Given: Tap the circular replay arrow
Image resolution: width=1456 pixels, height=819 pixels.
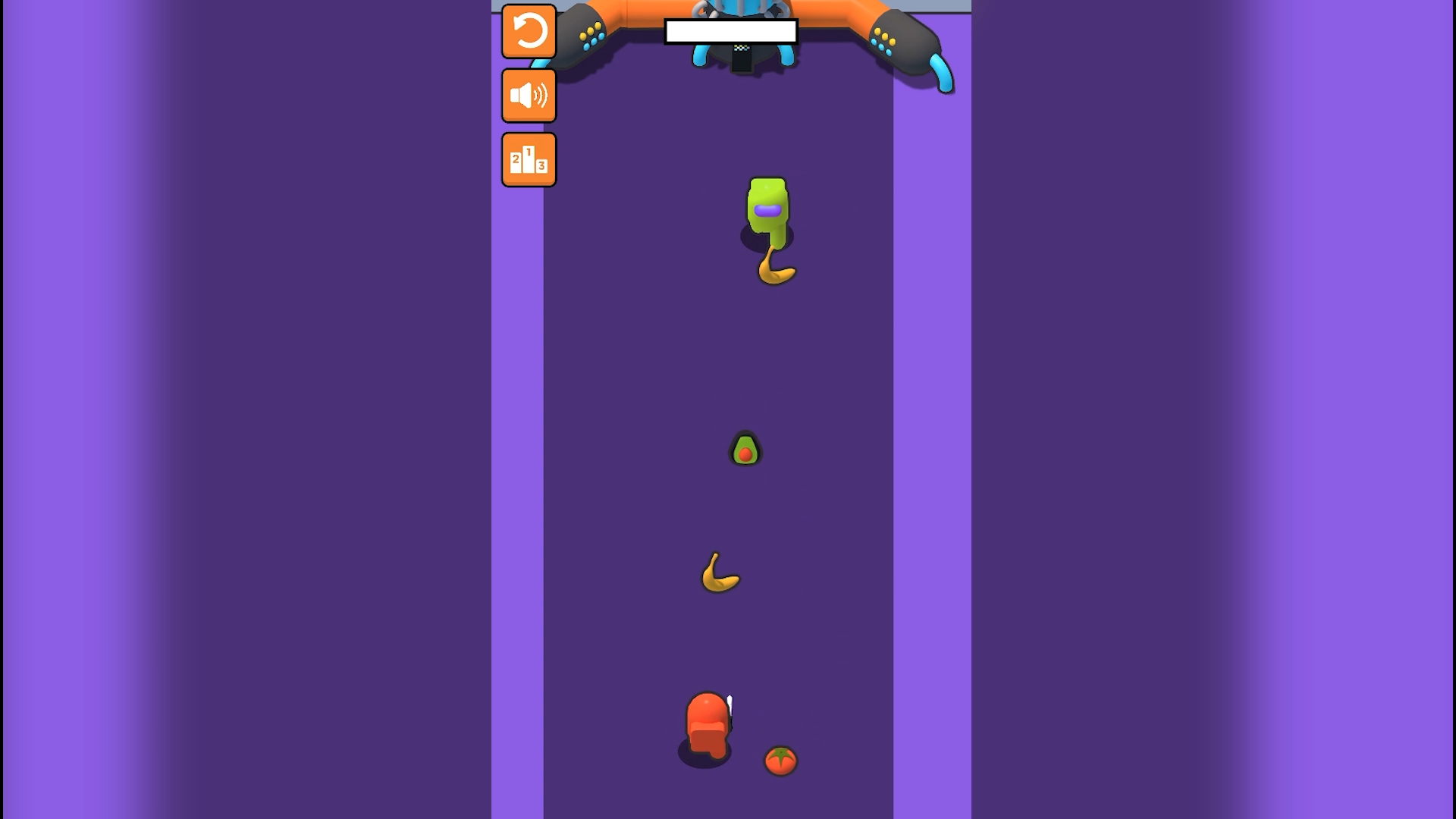Looking at the screenshot, I should (x=529, y=32).
